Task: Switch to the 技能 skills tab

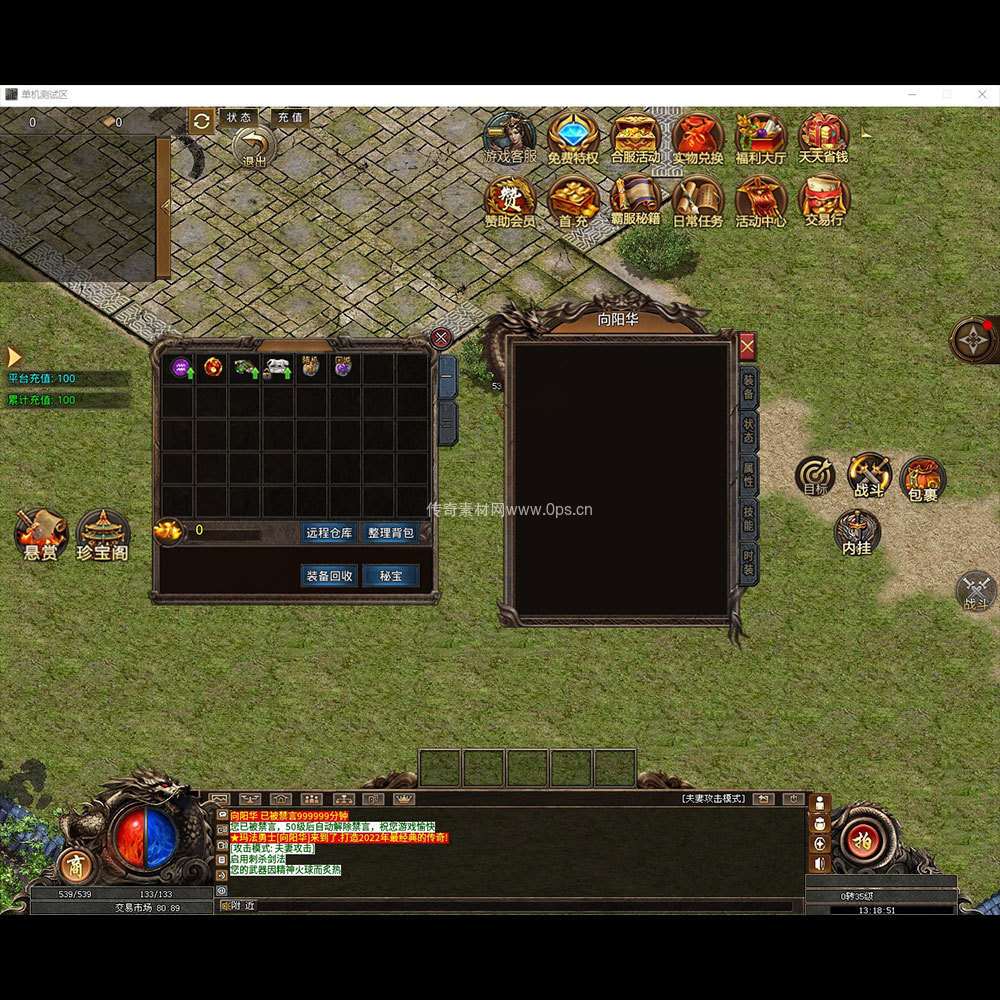Action: click(x=748, y=518)
